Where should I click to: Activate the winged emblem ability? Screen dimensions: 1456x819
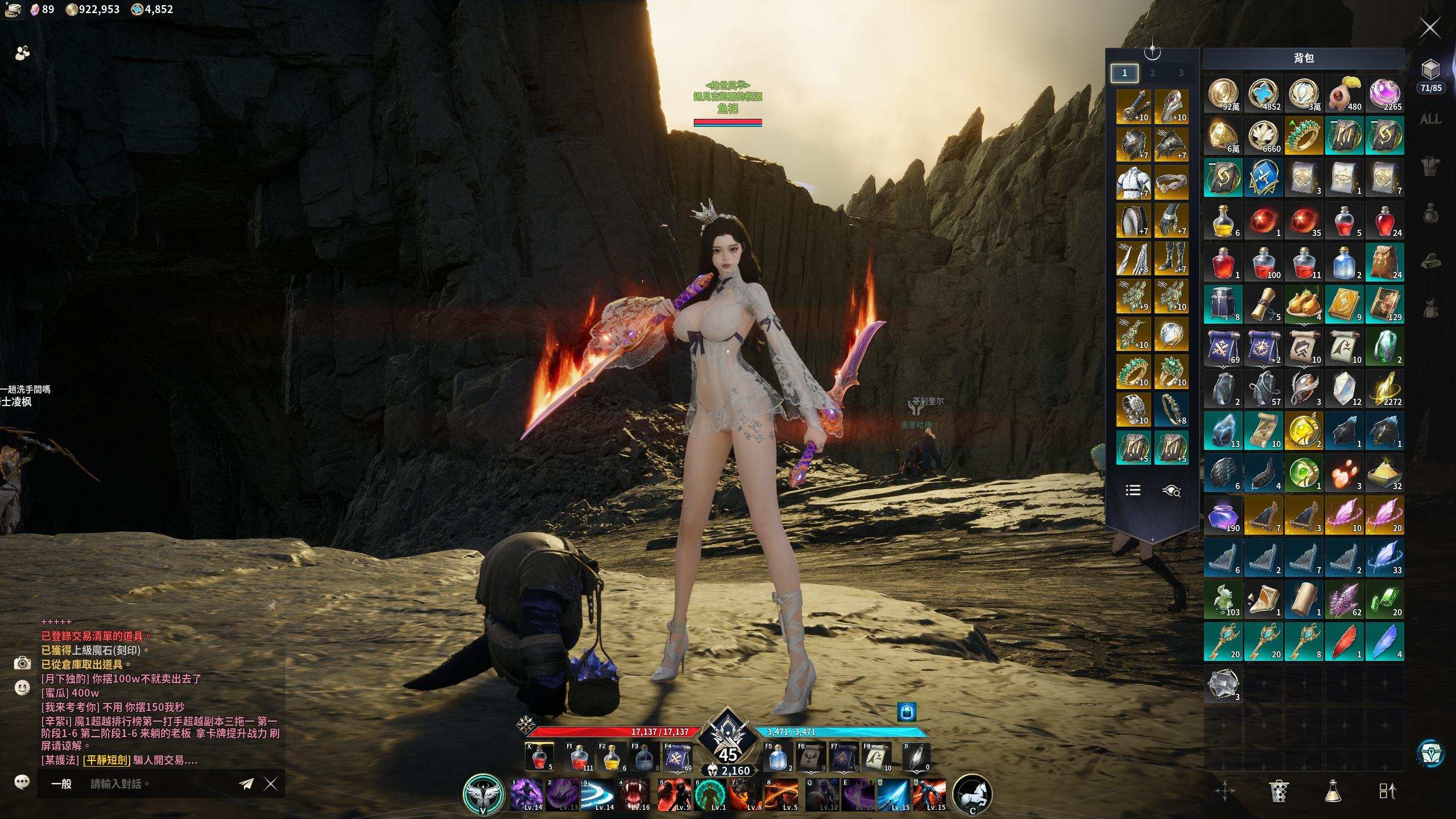pyautogui.click(x=483, y=794)
